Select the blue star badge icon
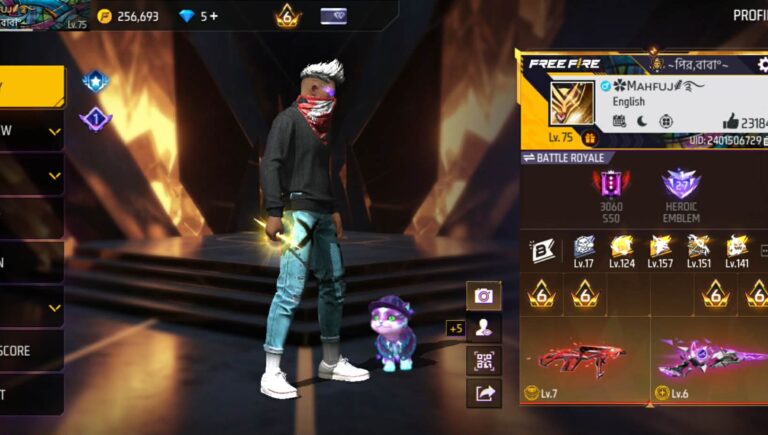The height and width of the screenshot is (435, 768). [x=95, y=82]
